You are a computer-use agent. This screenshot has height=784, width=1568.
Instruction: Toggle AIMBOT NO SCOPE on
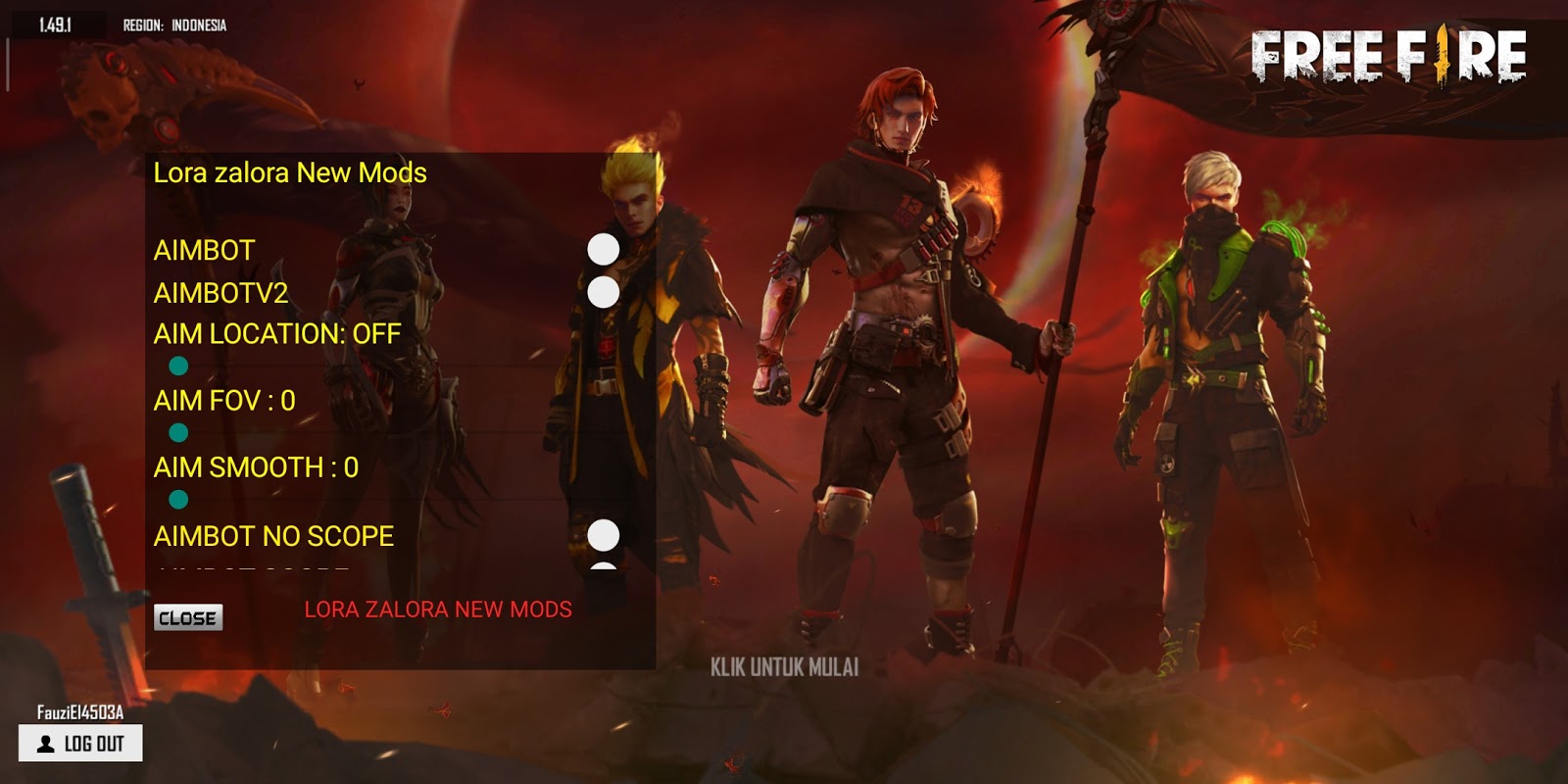[603, 535]
